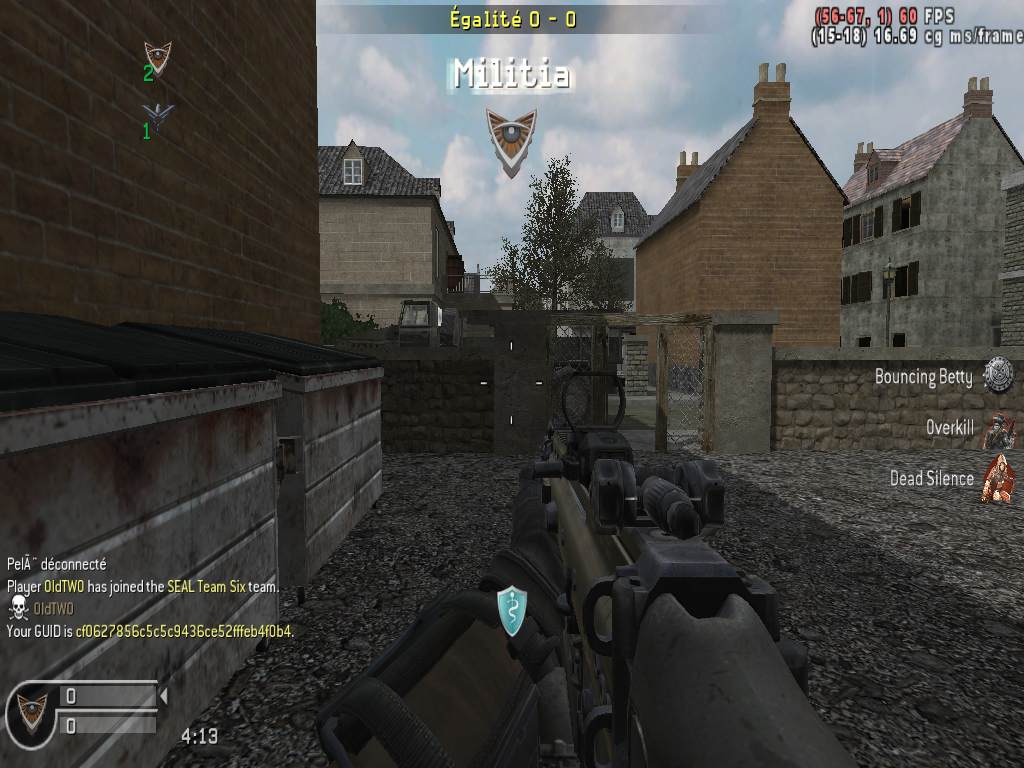Select the team emblem beside the score bars
1024x768 pixels.
pyautogui.click(x=30, y=712)
